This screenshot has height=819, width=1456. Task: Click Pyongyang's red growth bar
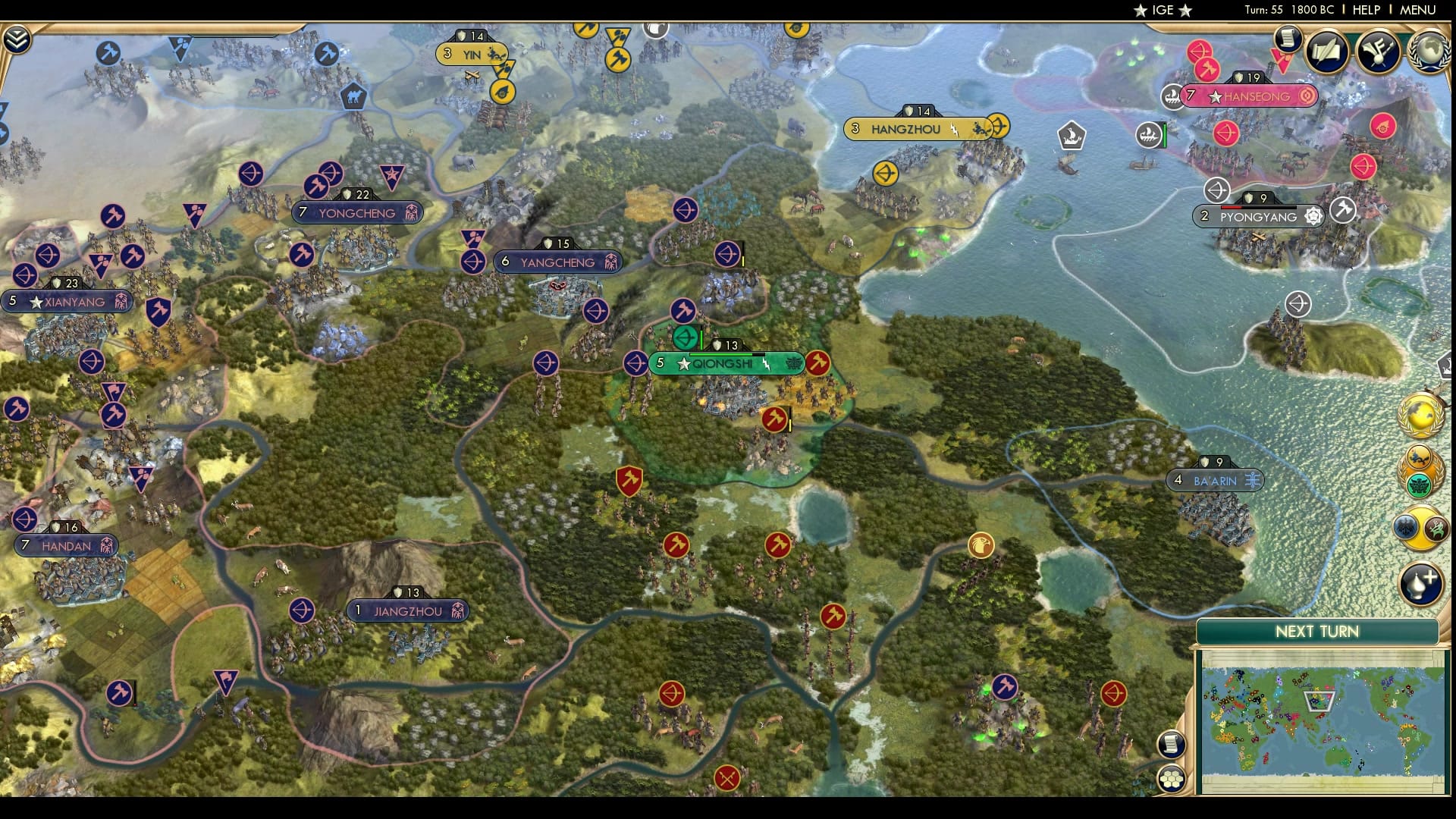pyautogui.click(x=1231, y=208)
